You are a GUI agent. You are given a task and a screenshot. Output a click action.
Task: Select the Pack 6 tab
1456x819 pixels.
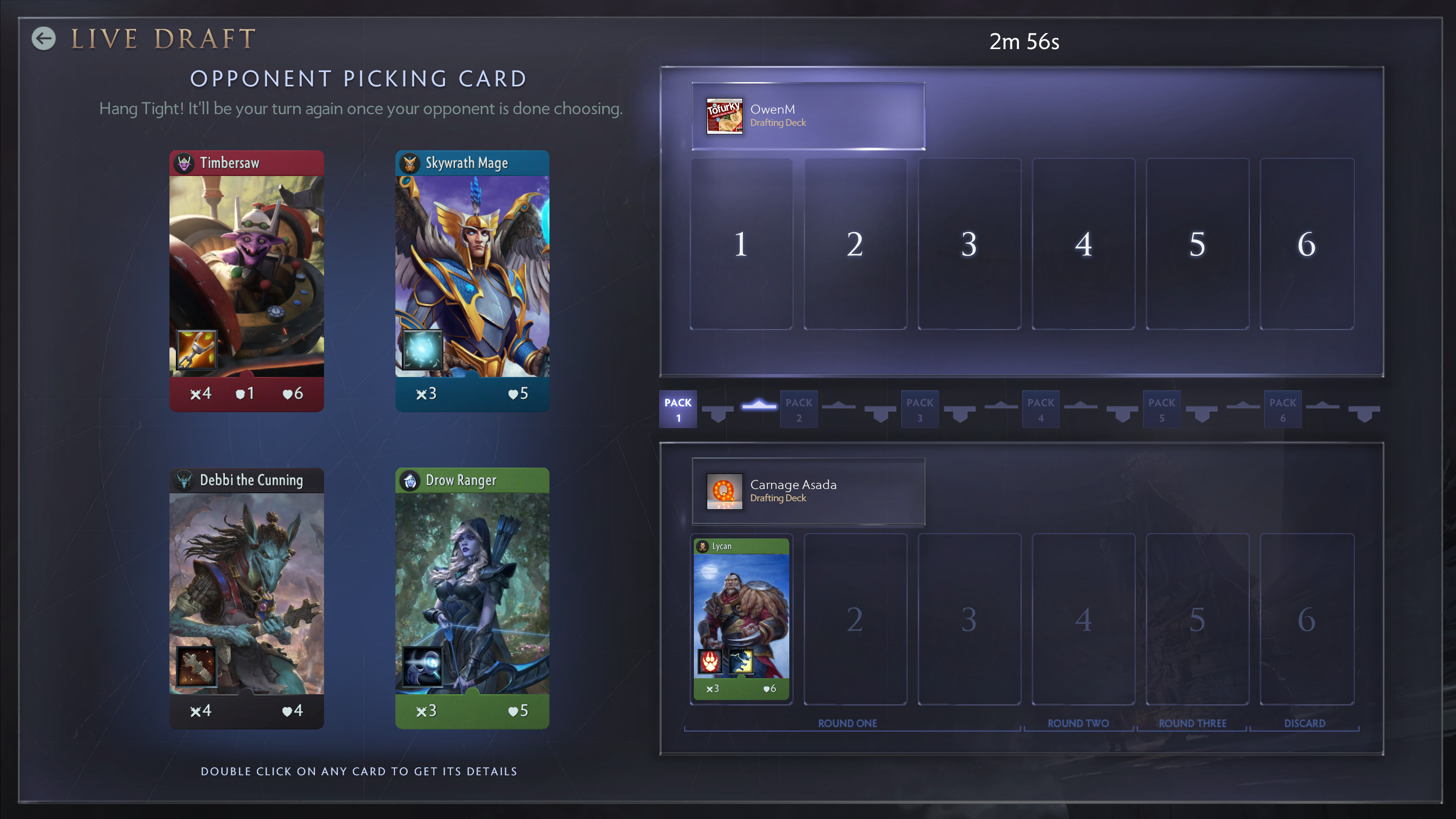coord(1282,409)
